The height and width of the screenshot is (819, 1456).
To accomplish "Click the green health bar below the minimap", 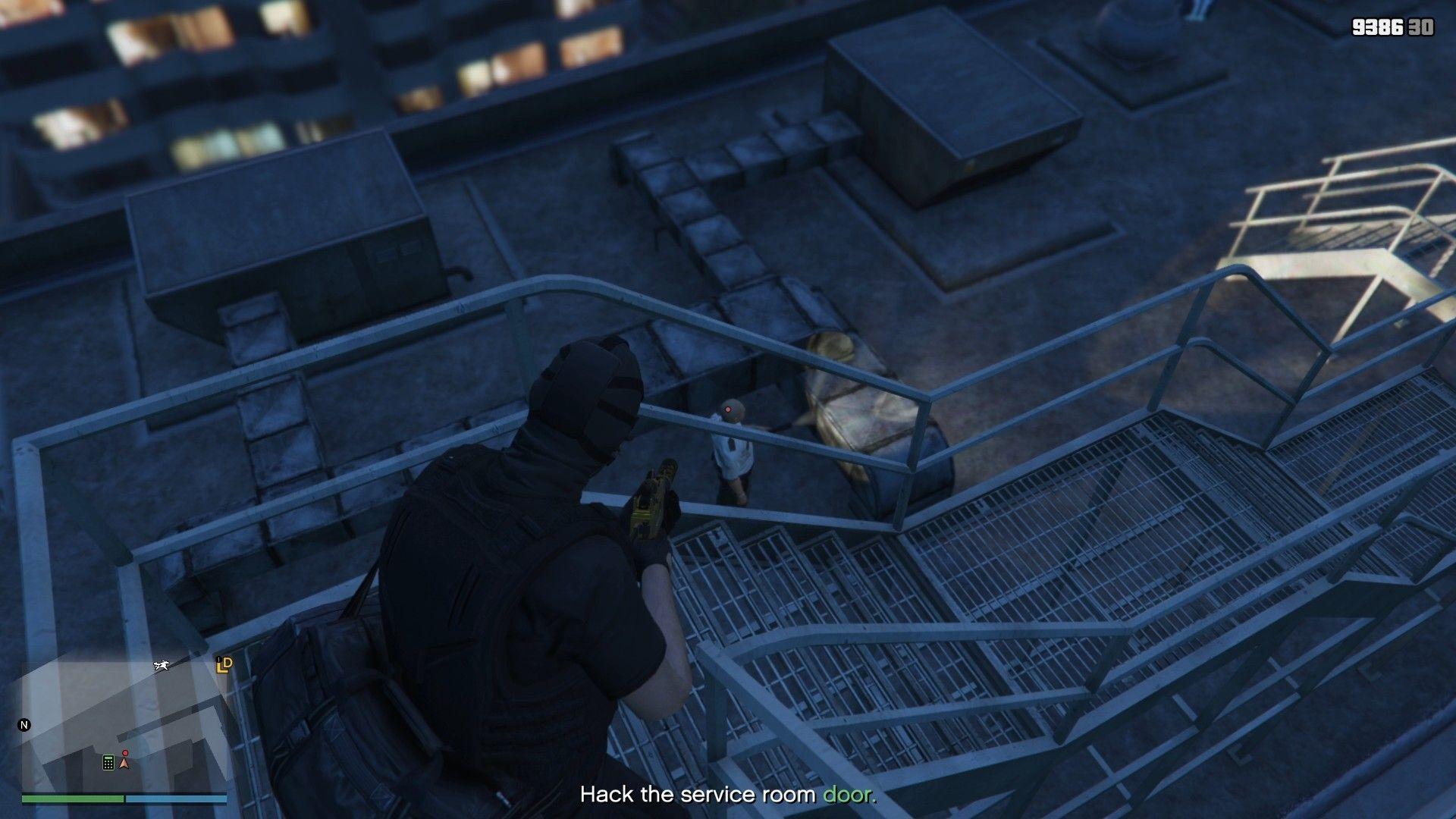I will click(72, 798).
